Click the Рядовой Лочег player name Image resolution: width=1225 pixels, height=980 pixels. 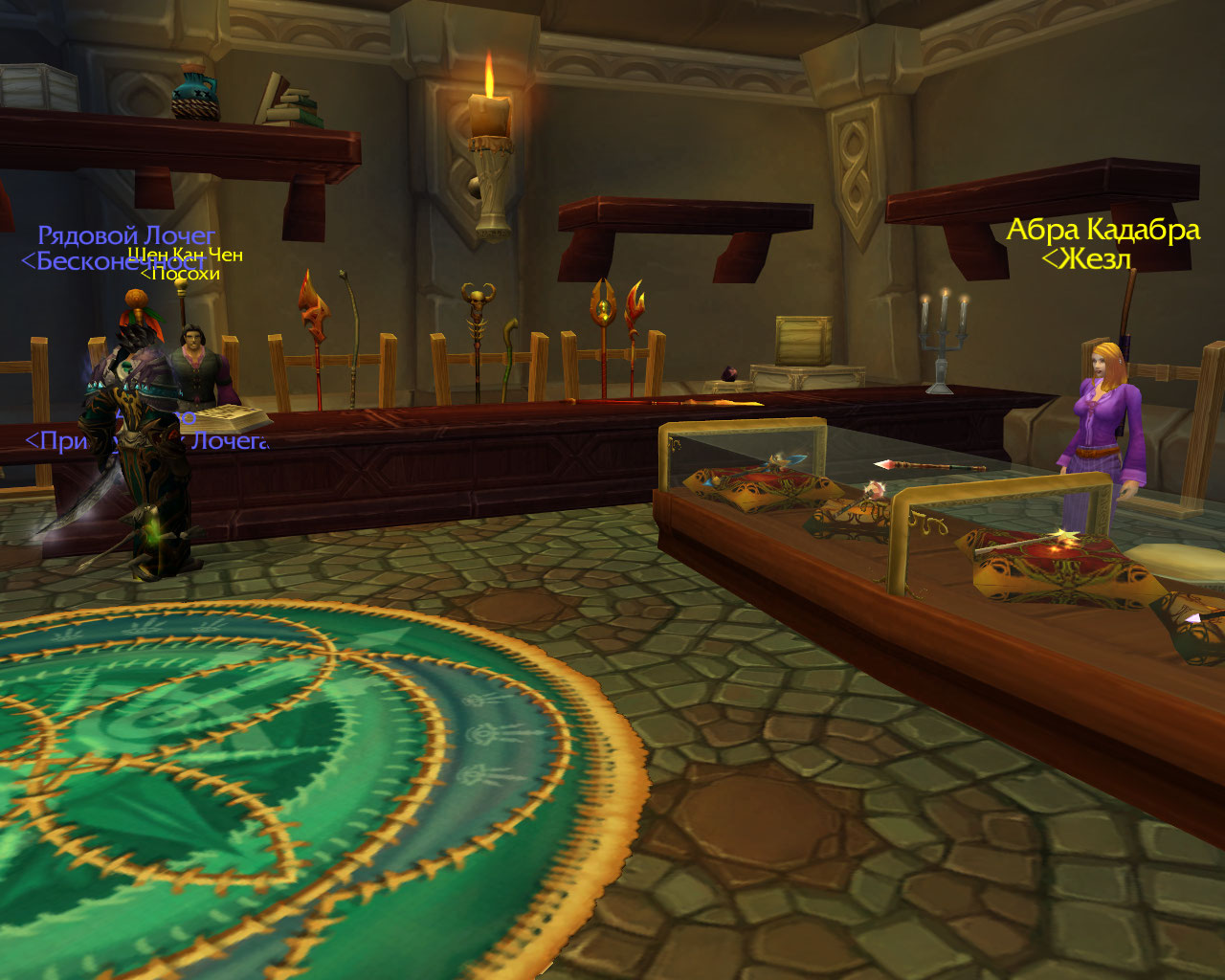click(126, 235)
